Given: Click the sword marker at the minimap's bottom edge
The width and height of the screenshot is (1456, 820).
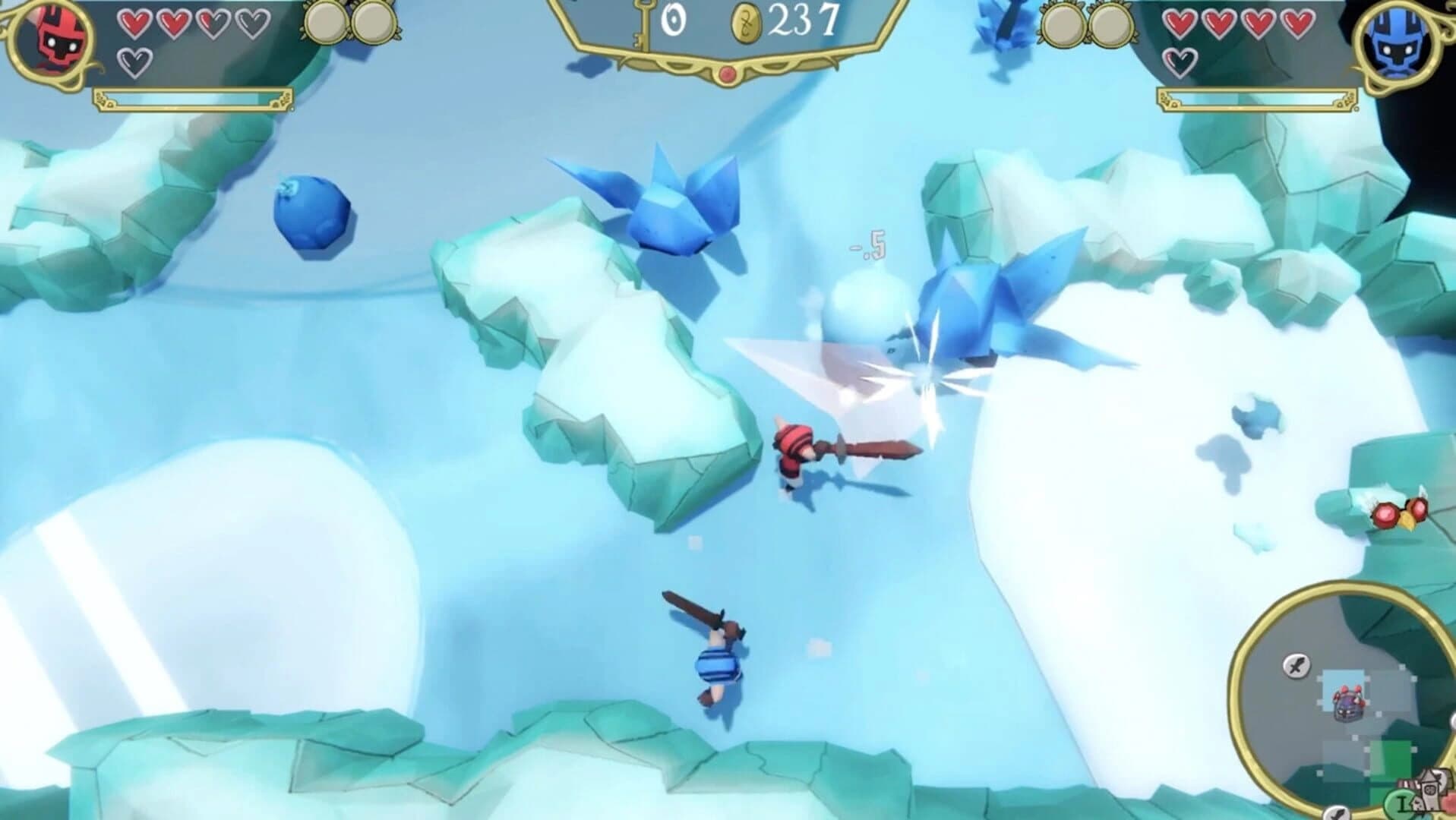Looking at the screenshot, I should tap(1338, 814).
